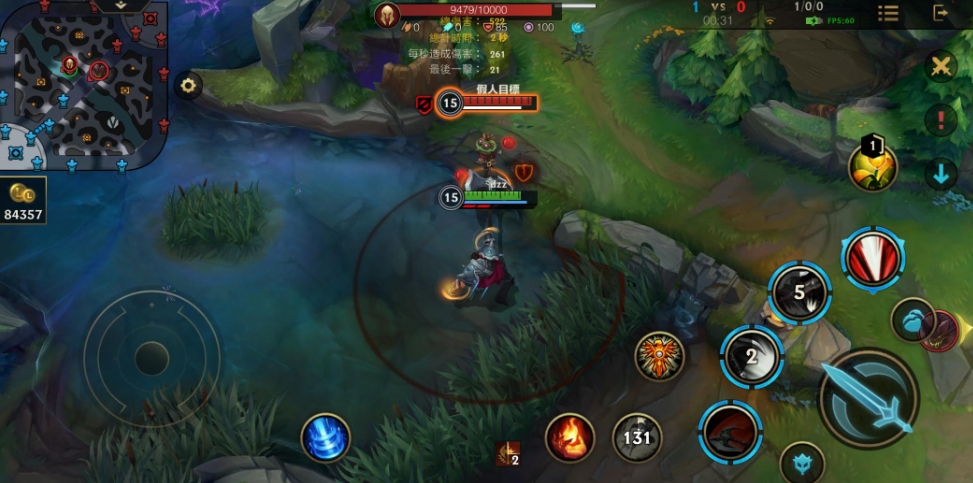Send the blue down-arrow ping

tap(940, 174)
